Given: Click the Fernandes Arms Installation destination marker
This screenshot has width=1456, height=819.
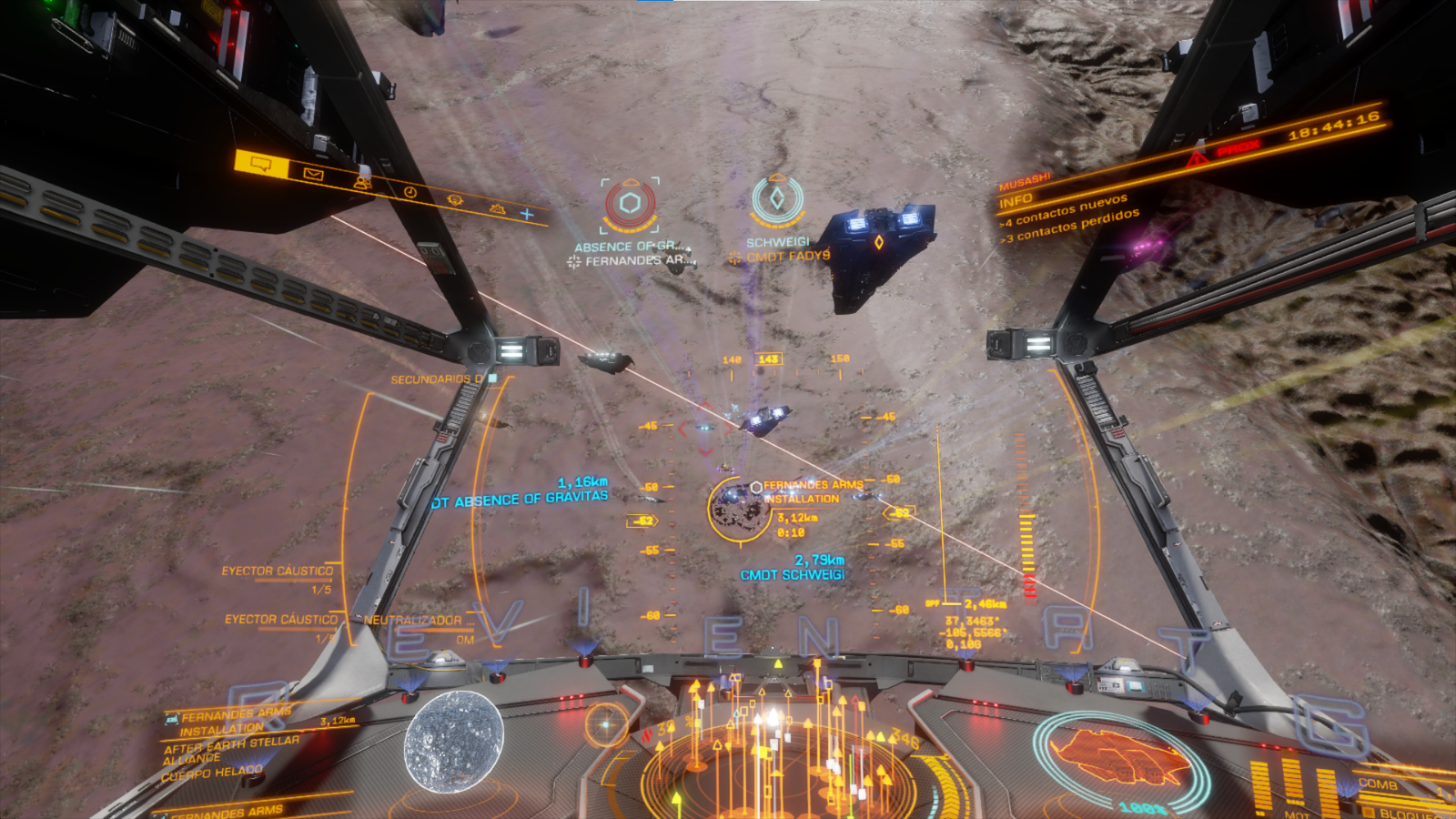Looking at the screenshot, I should point(739,508).
